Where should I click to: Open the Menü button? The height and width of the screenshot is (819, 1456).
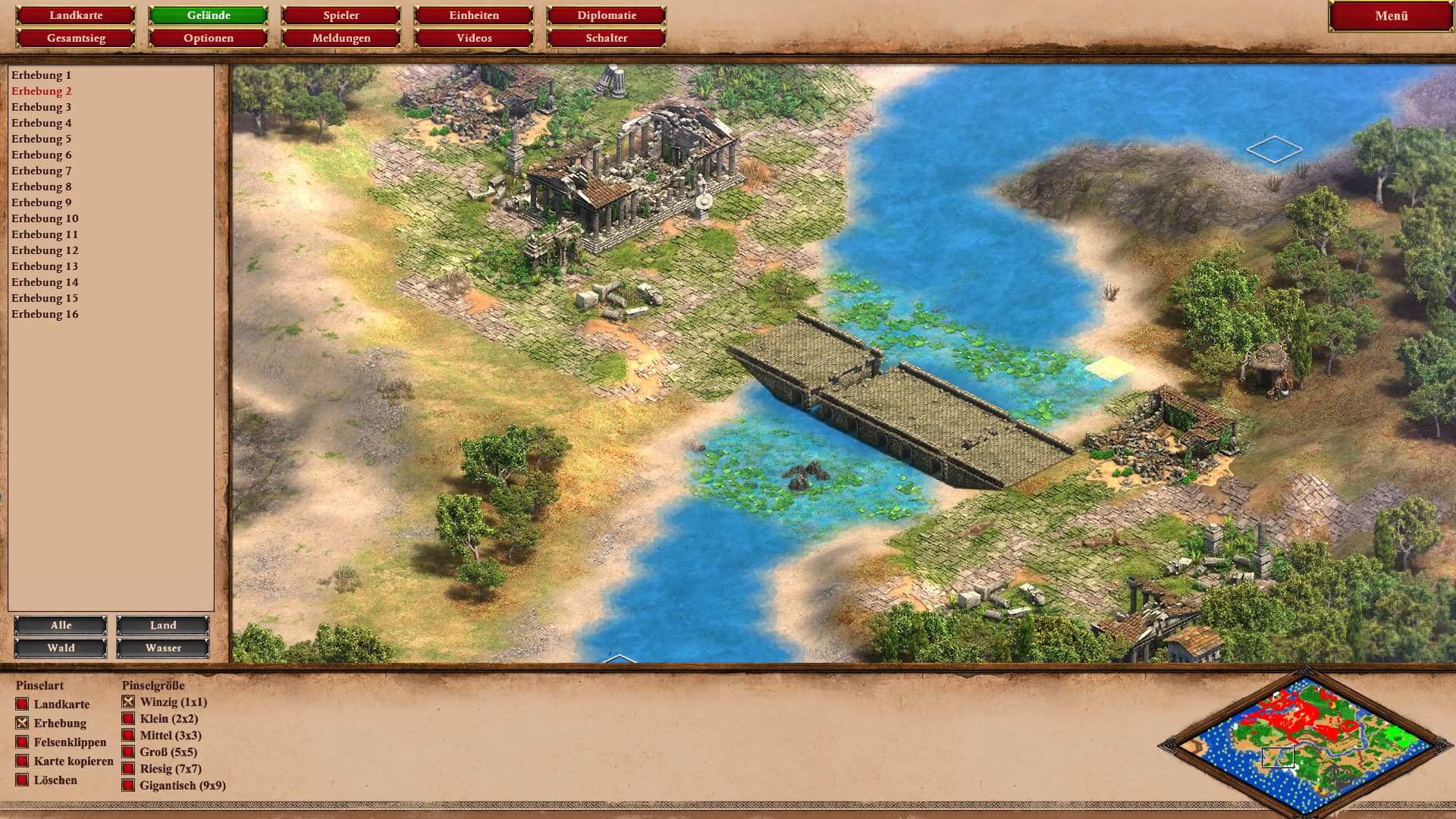pos(1391,16)
